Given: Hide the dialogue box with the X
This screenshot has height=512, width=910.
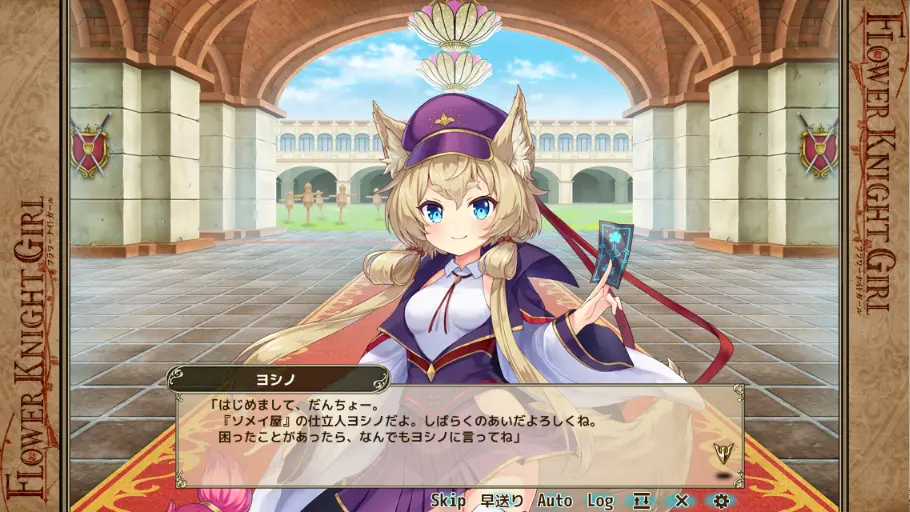Looking at the screenshot, I should [682, 500].
